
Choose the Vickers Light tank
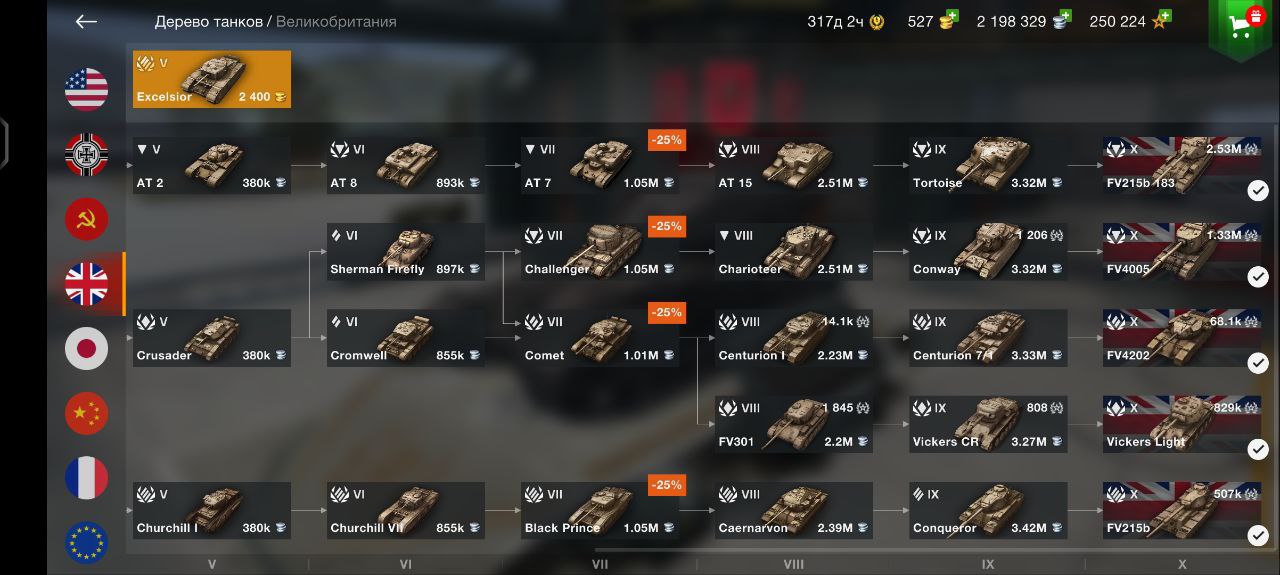coord(1182,425)
